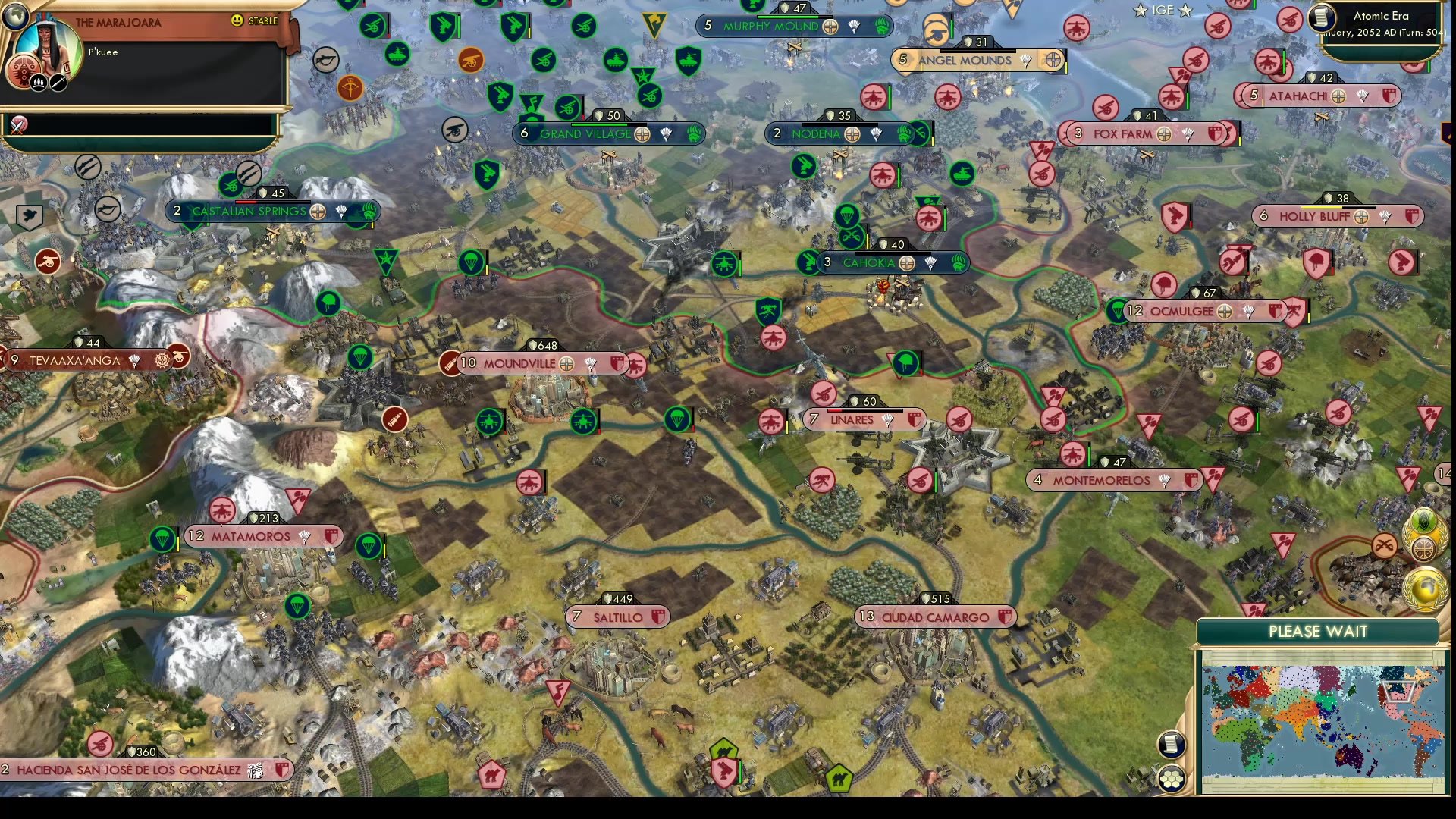The height and width of the screenshot is (819, 1456).
Task: Switch to strategic view via the hex icon
Action: (1172, 778)
